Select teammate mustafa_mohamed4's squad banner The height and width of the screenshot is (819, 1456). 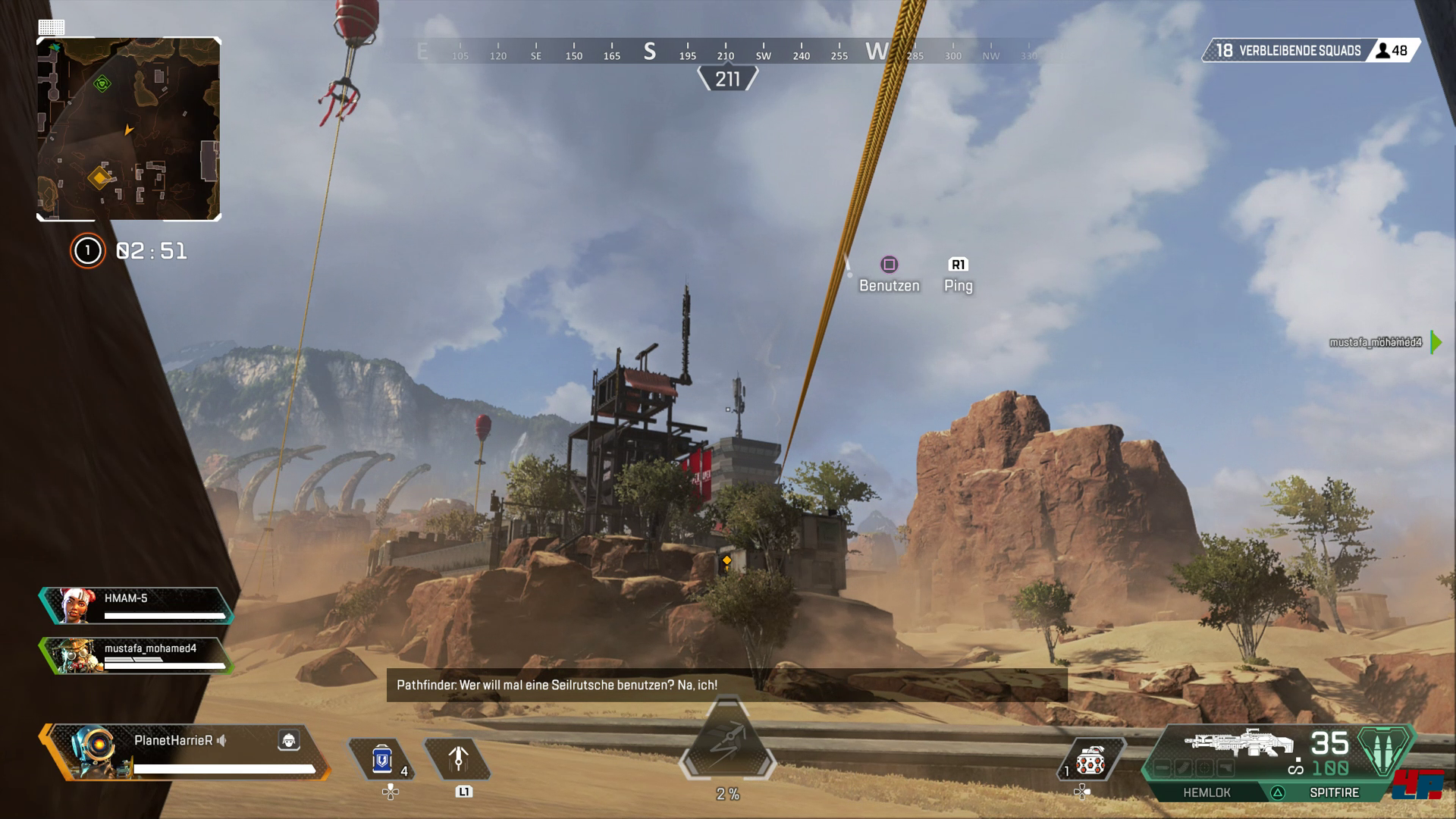click(136, 656)
